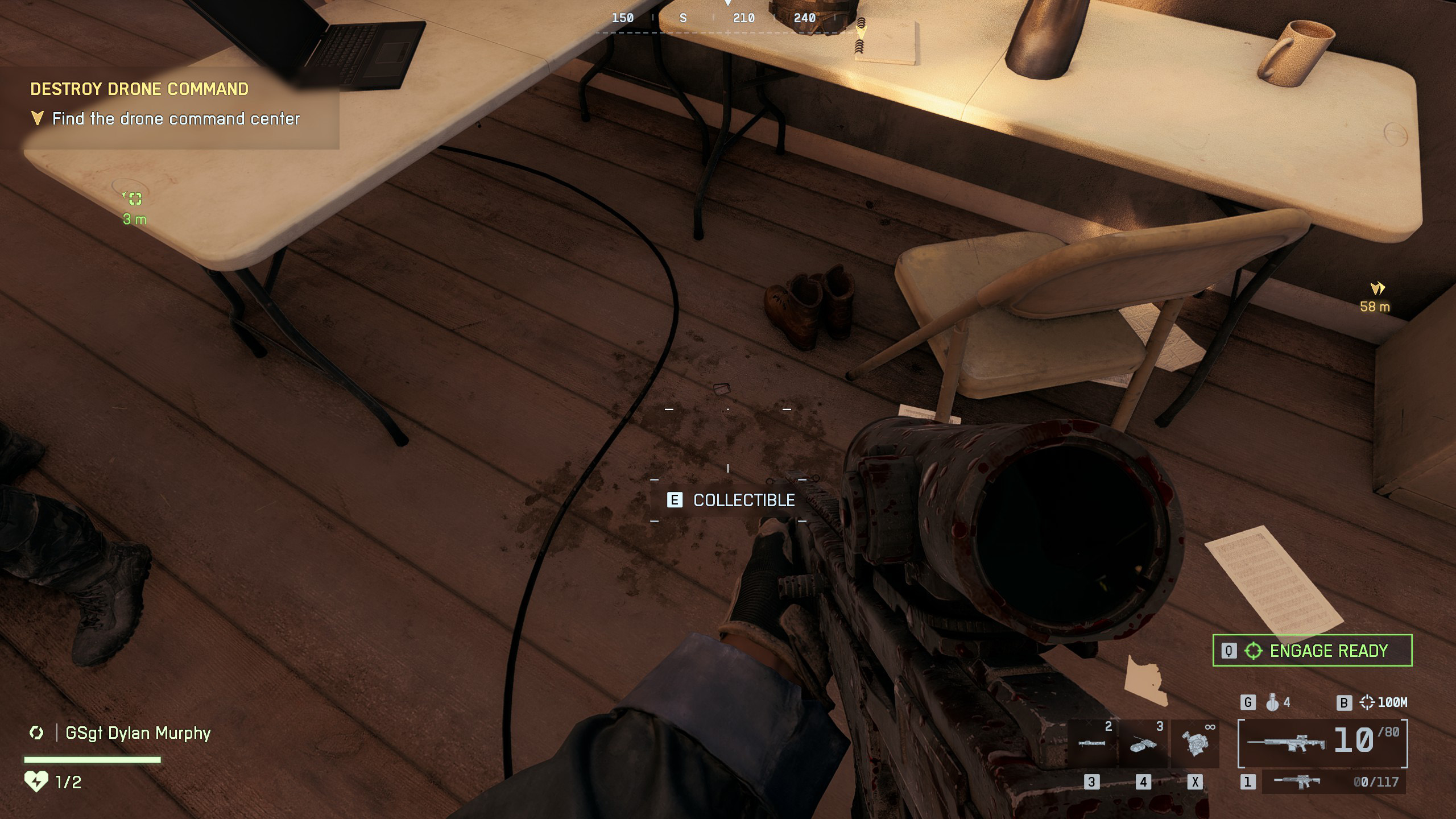The width and height of the screenshot is (1456, 819).
Task: Click the Collectible interaction prompt label
Action: pos(743,500)
